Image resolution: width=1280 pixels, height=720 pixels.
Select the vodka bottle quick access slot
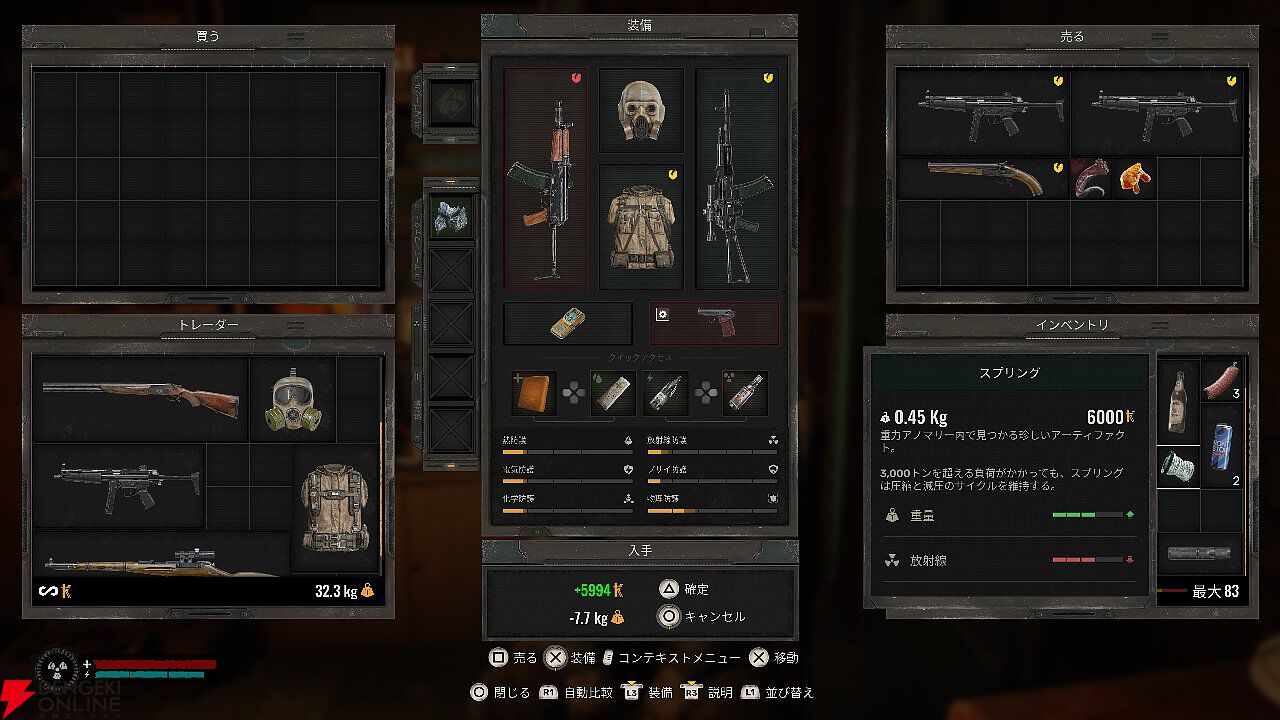tap(745, 393)
